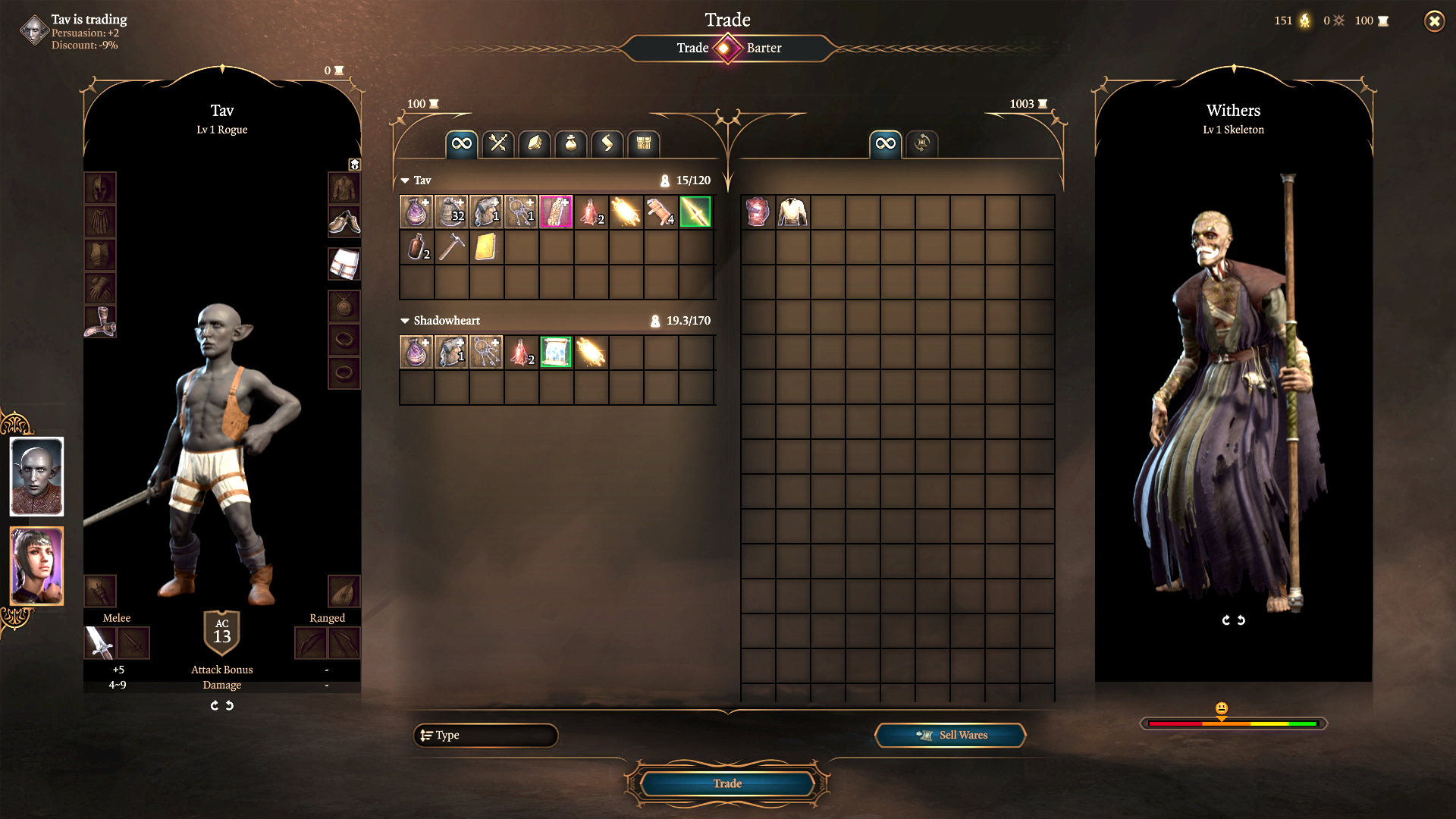Select the red leather armour from Withers
1456x819 pixels.
click(x=758, y=212)
